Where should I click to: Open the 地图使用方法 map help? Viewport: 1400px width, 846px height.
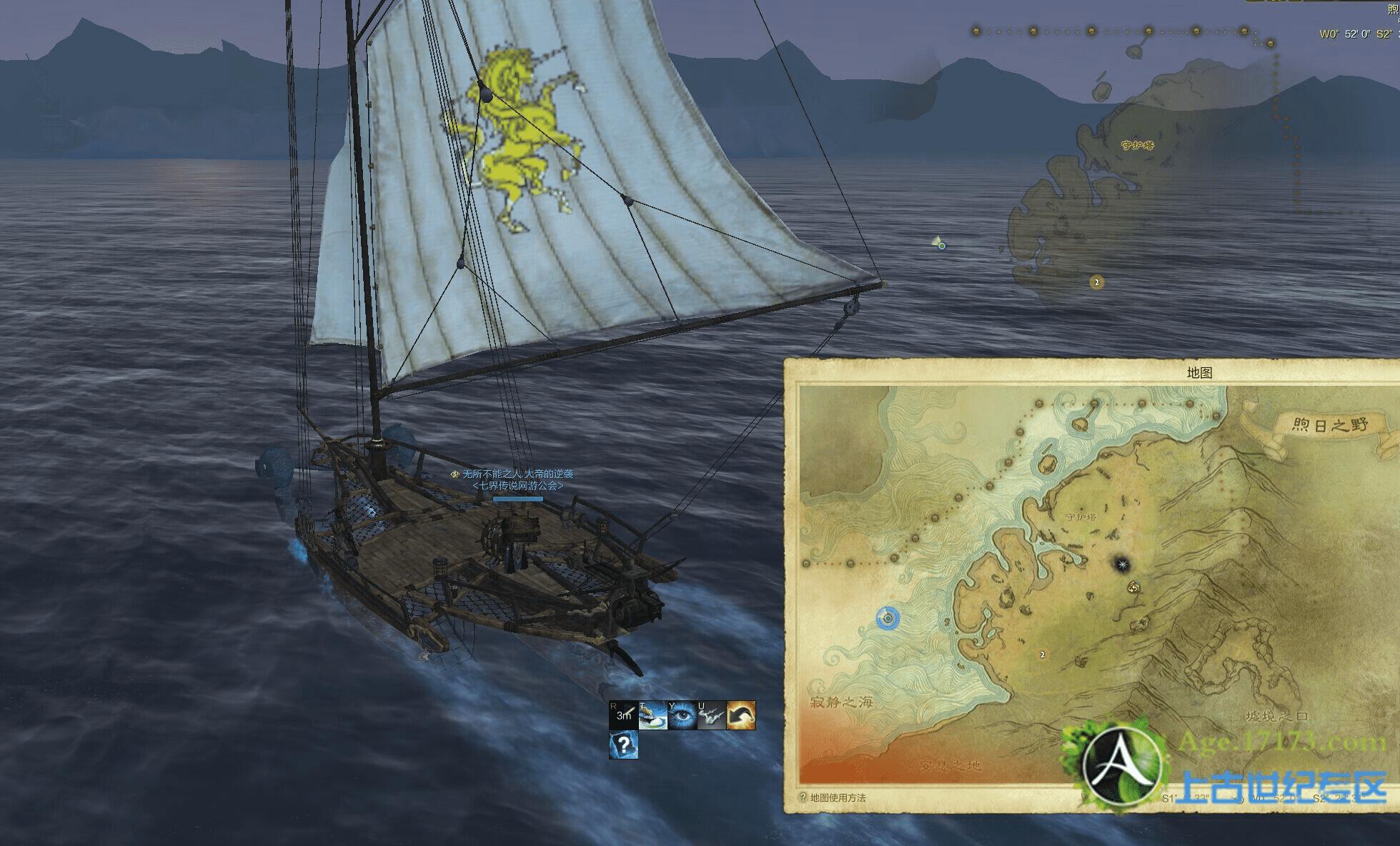pyautogui.click(x=833, y=797)
